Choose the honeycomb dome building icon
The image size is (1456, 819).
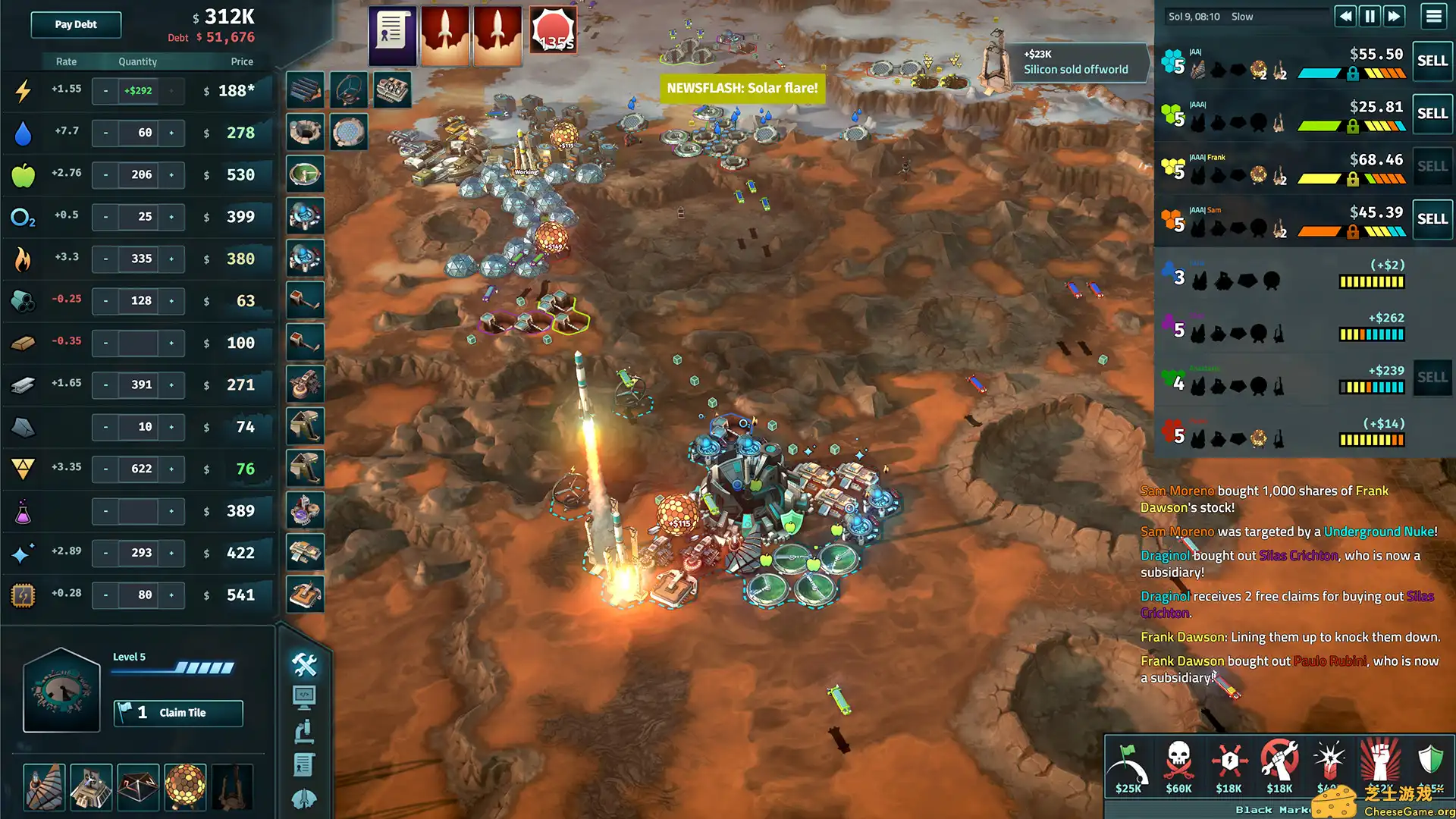tap(185, 786)
